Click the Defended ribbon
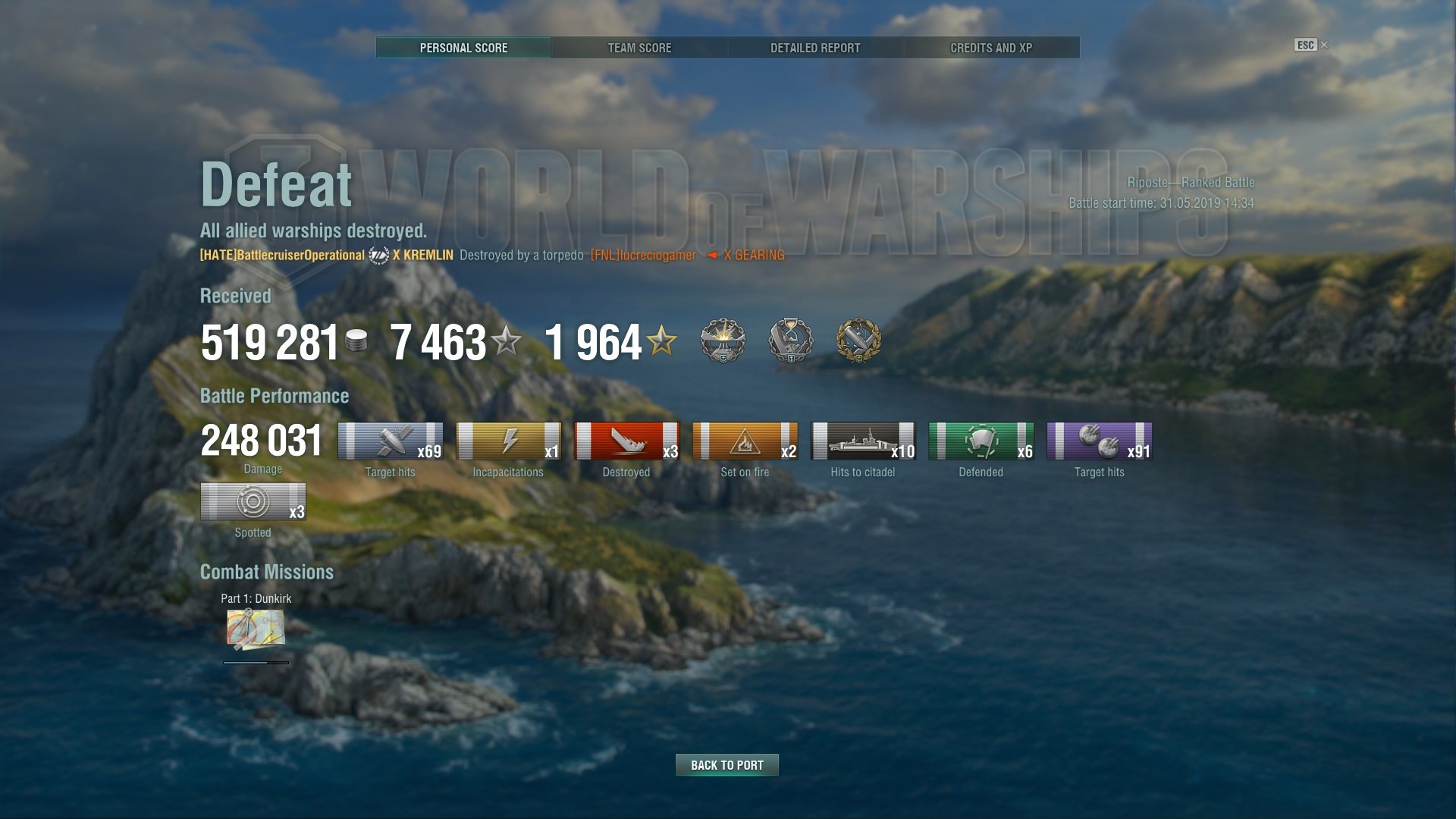The image size is (1456, 819). (x=981, y=441)
